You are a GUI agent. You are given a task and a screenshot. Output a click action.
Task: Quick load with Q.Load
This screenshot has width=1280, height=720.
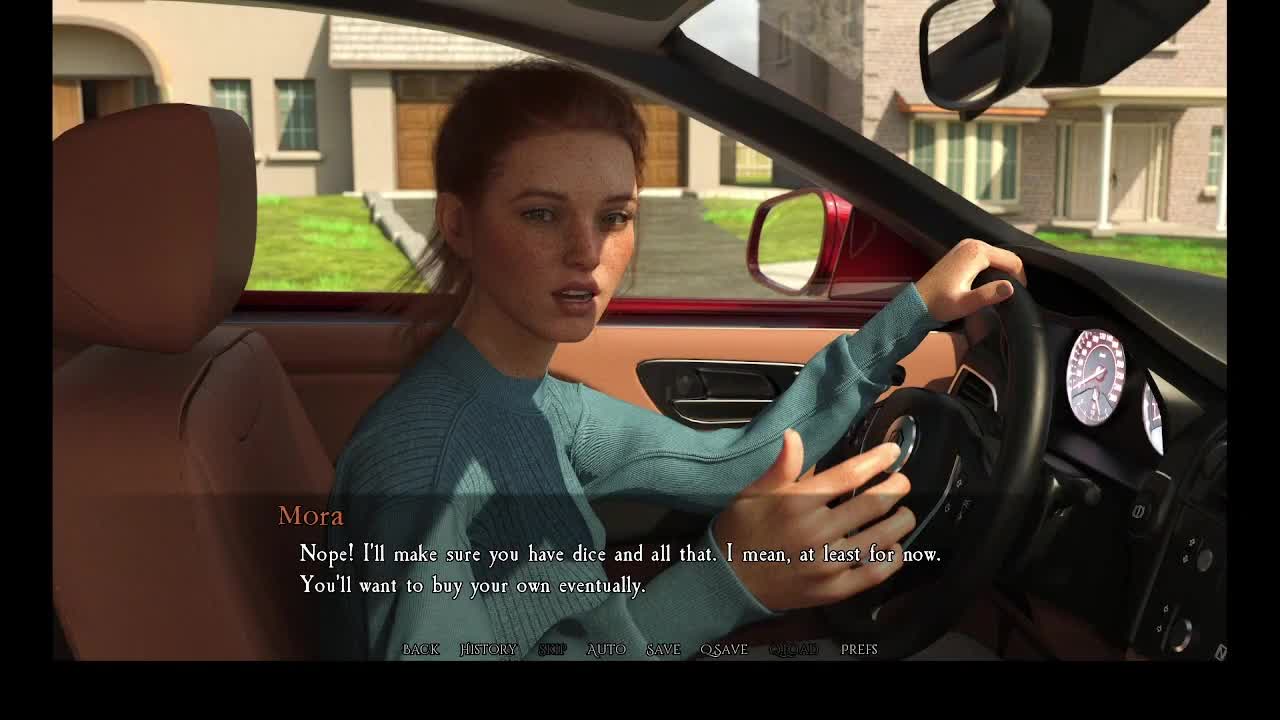click(x=793, y=649)
